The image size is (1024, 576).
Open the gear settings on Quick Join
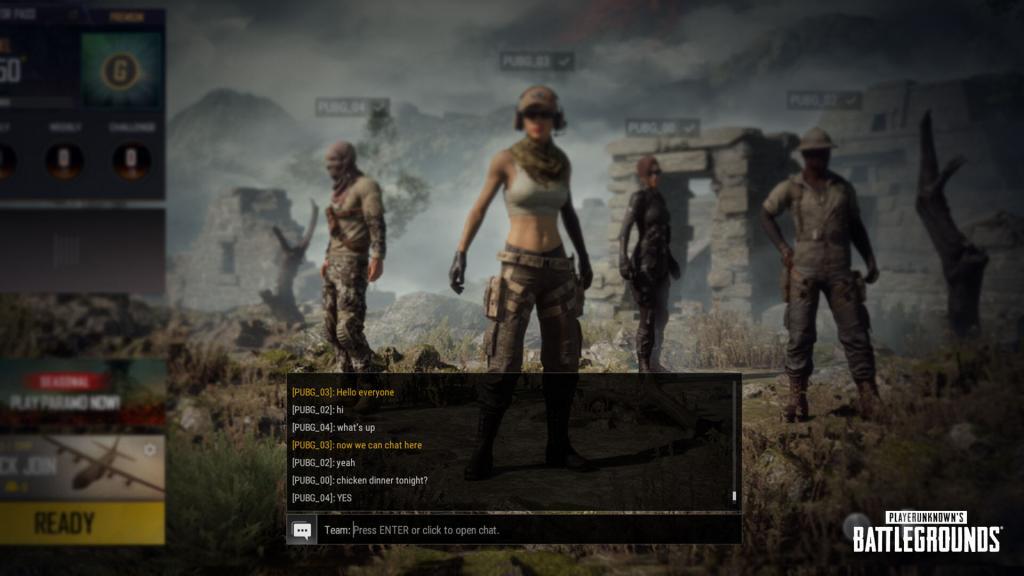click(150, 450)
